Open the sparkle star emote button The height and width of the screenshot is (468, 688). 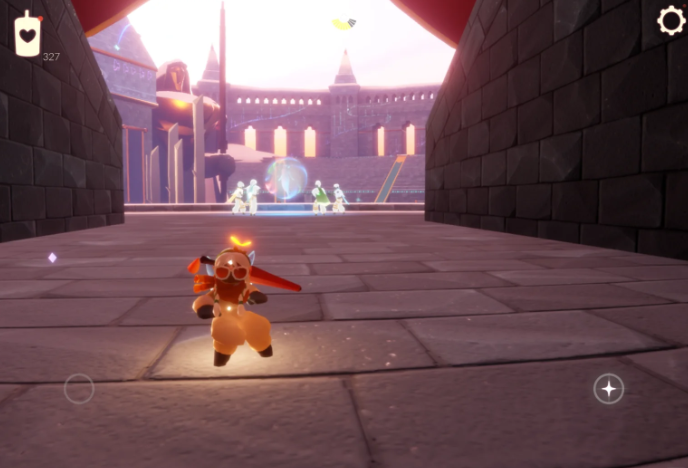point(609,388)
